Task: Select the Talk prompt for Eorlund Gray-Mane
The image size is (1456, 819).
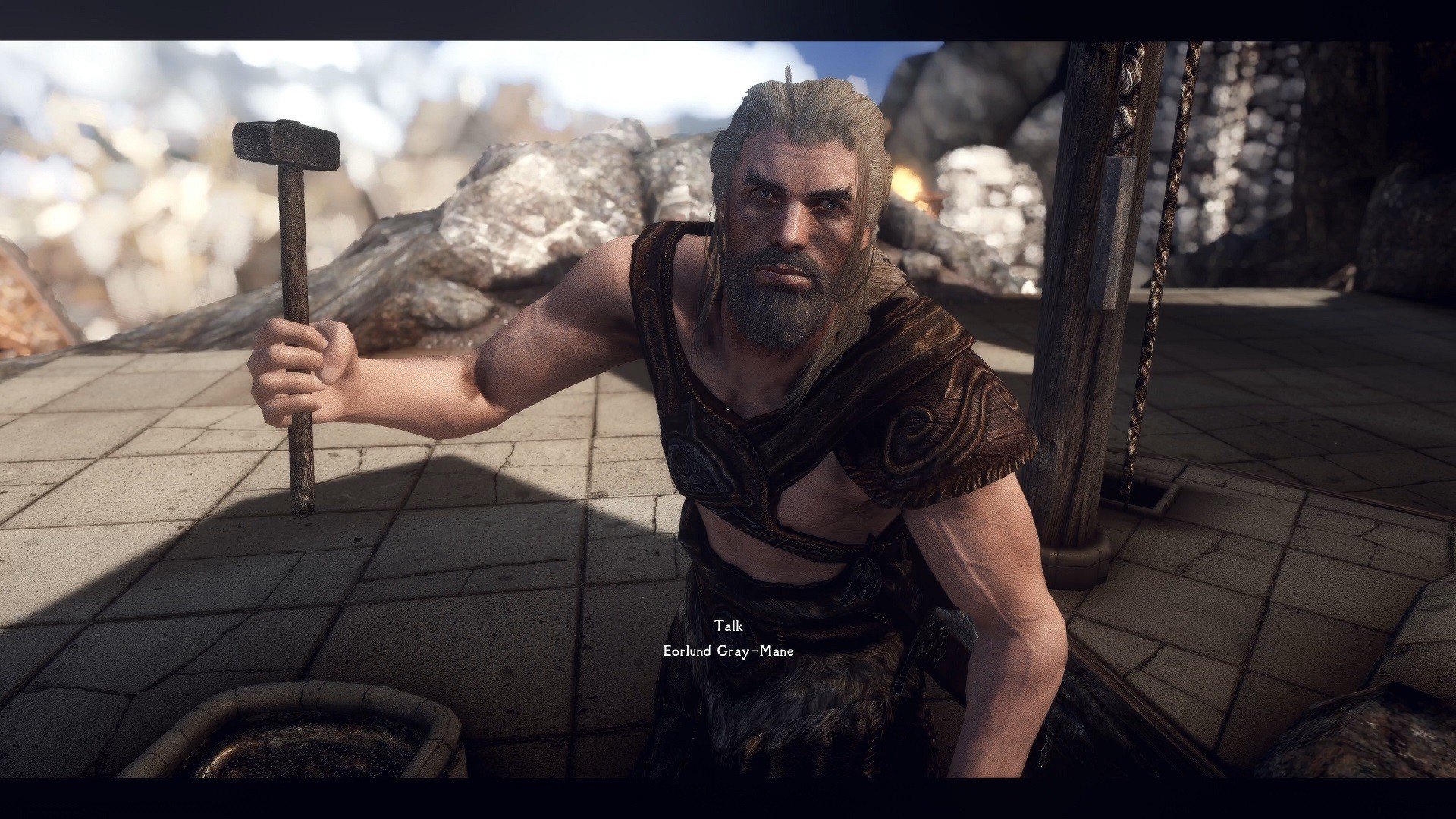Action: 728,626
